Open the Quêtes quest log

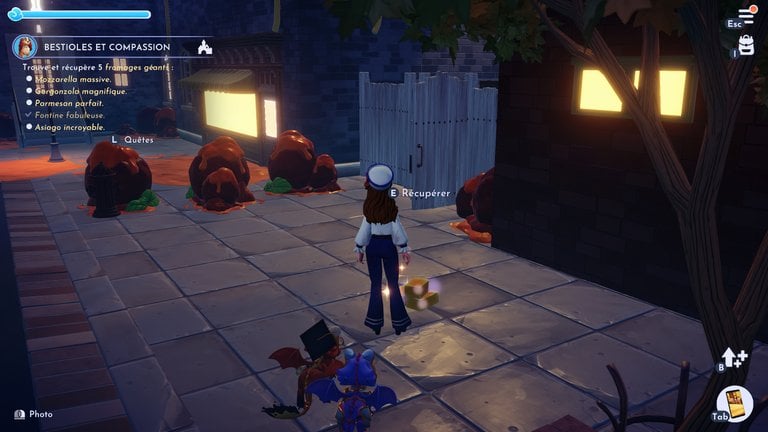click(x=138, y=140)
